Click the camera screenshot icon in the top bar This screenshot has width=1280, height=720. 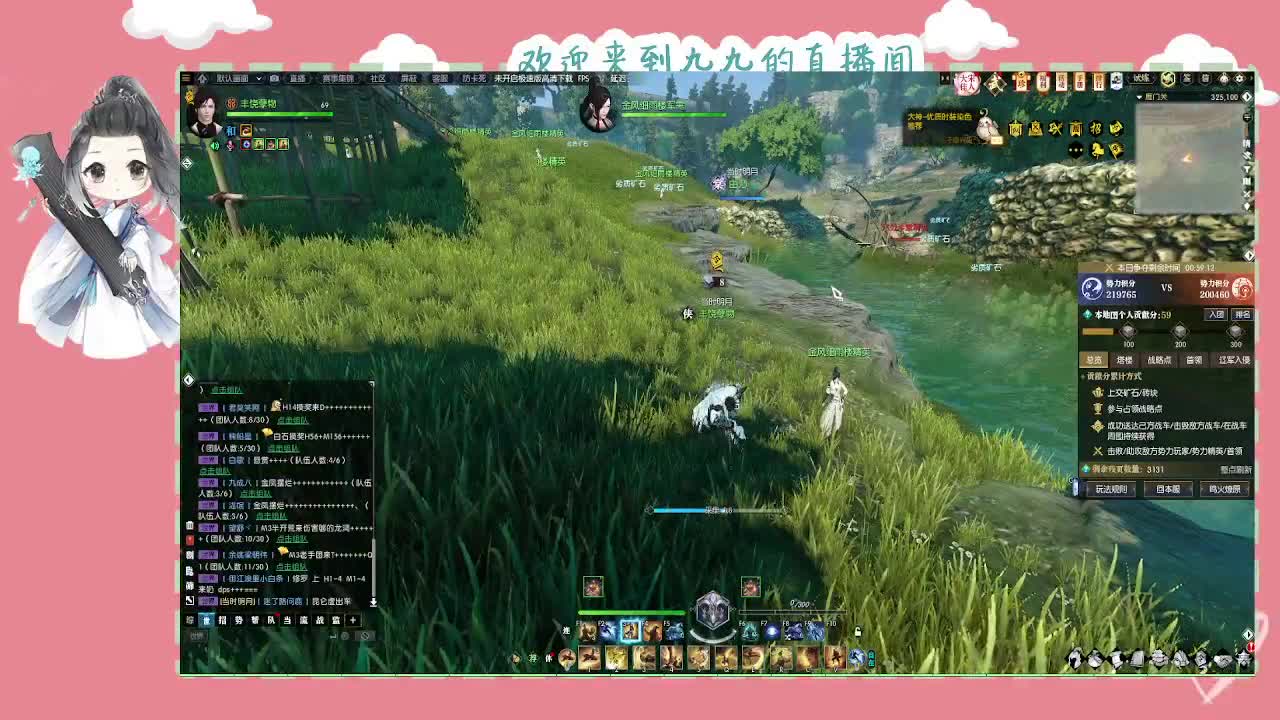[274, 77]
